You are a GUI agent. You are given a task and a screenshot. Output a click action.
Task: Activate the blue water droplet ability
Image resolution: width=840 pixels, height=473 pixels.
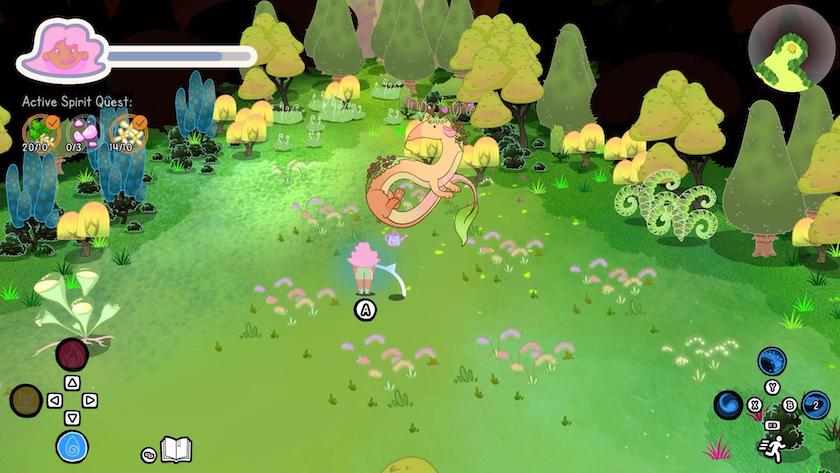coord(72,446)
